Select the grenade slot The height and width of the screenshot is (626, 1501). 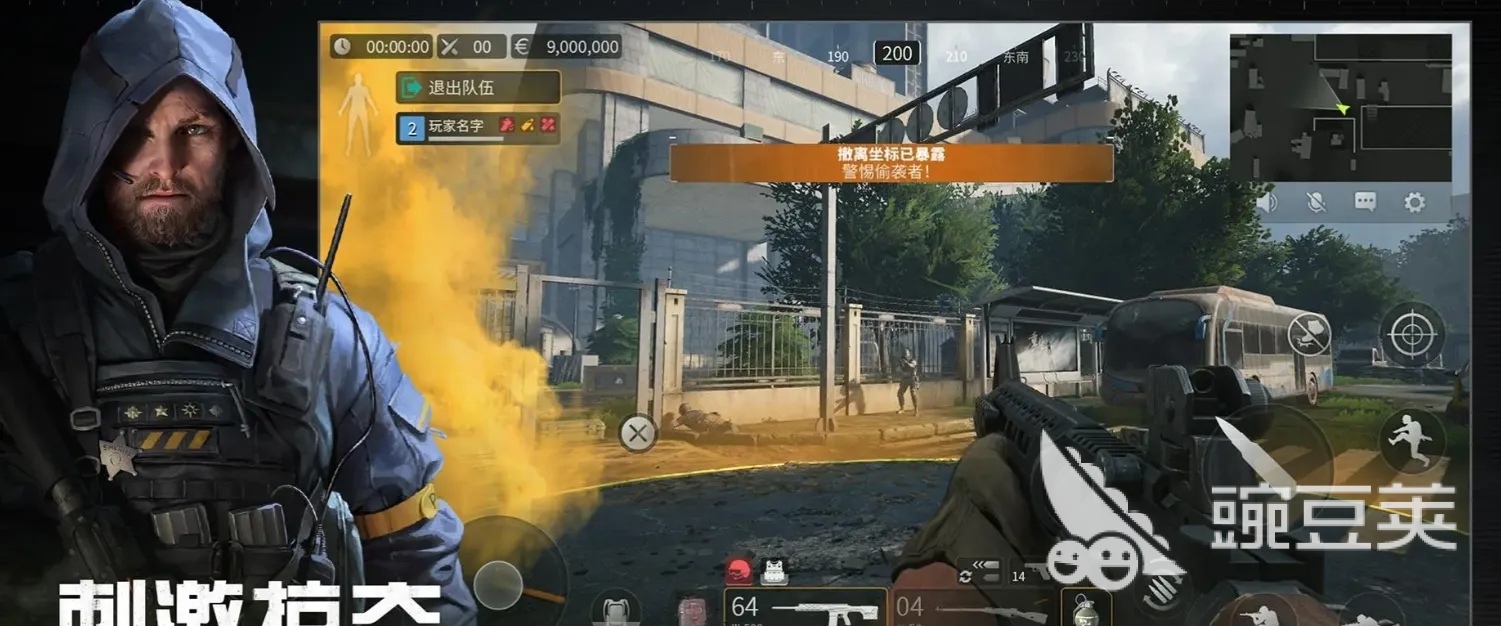(x=1085, y=607)
